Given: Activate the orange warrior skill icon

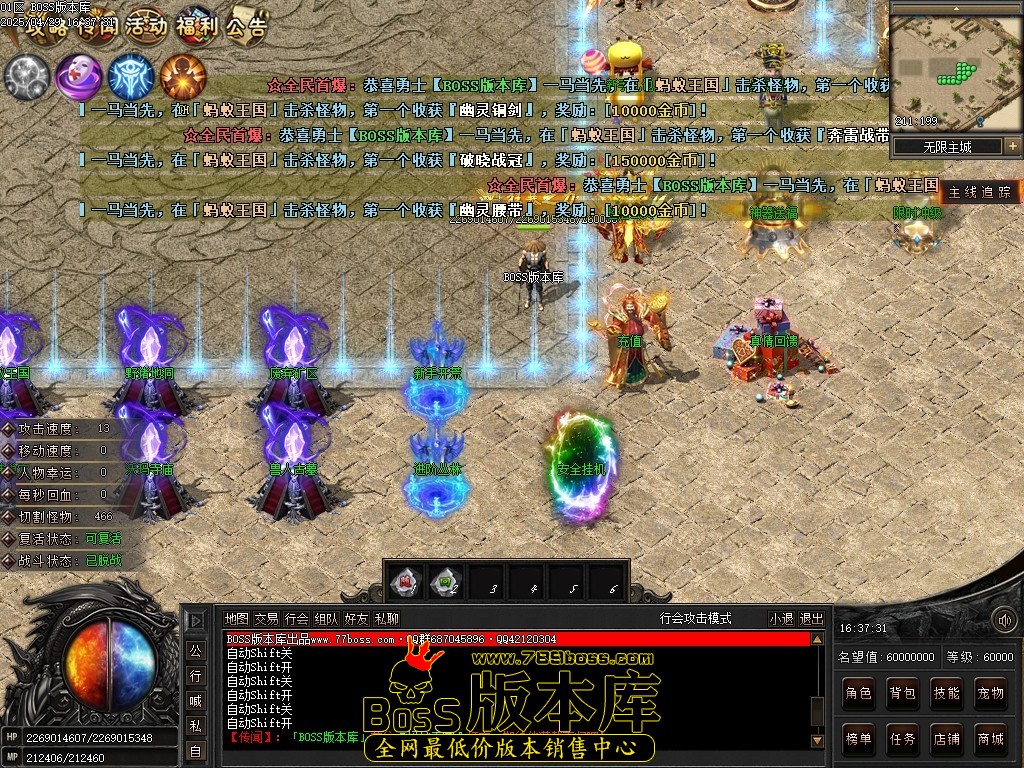Looking at the screenshot, I should tap(183, 75).
